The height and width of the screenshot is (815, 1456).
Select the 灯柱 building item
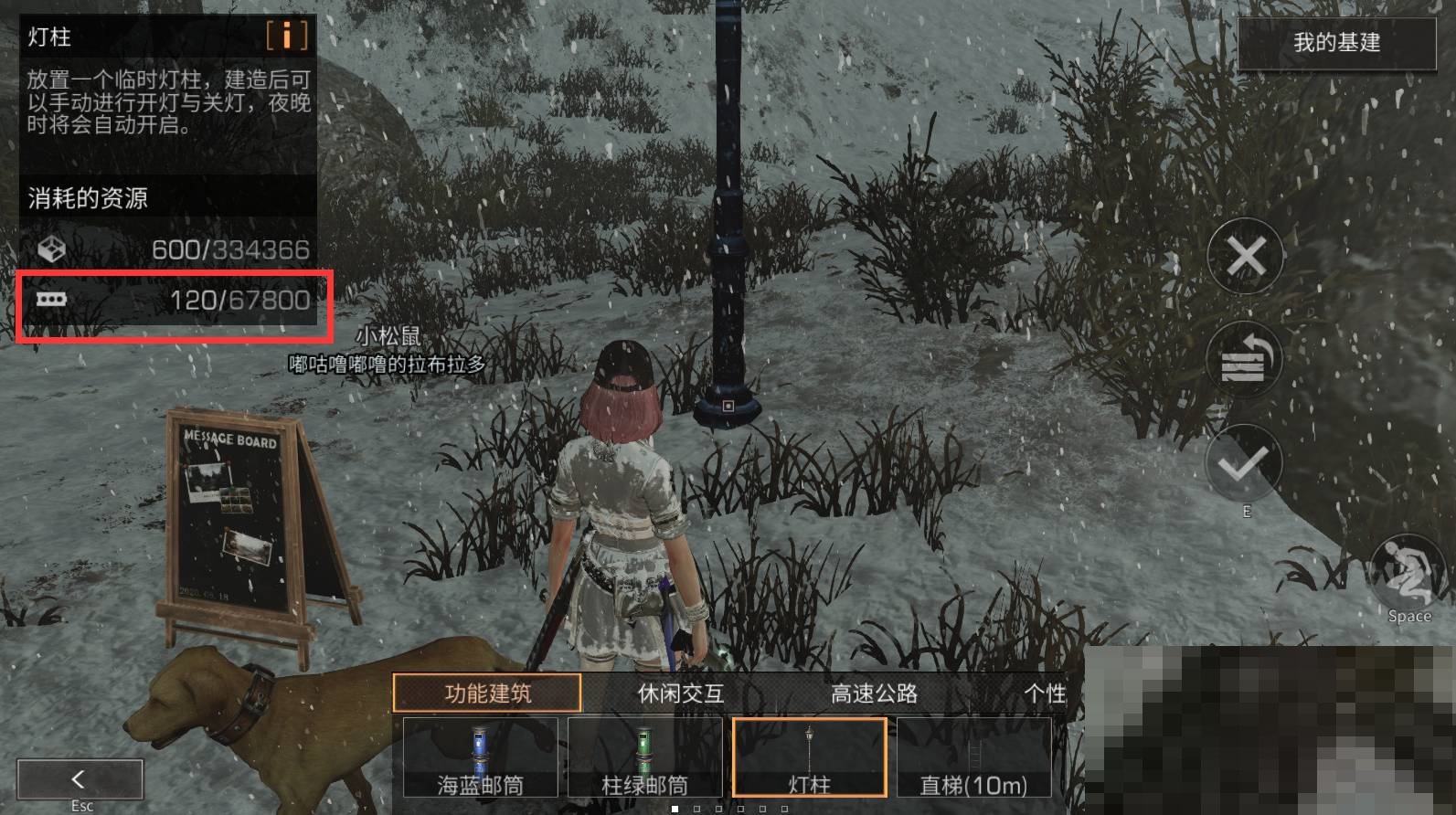tap(809, 757)
